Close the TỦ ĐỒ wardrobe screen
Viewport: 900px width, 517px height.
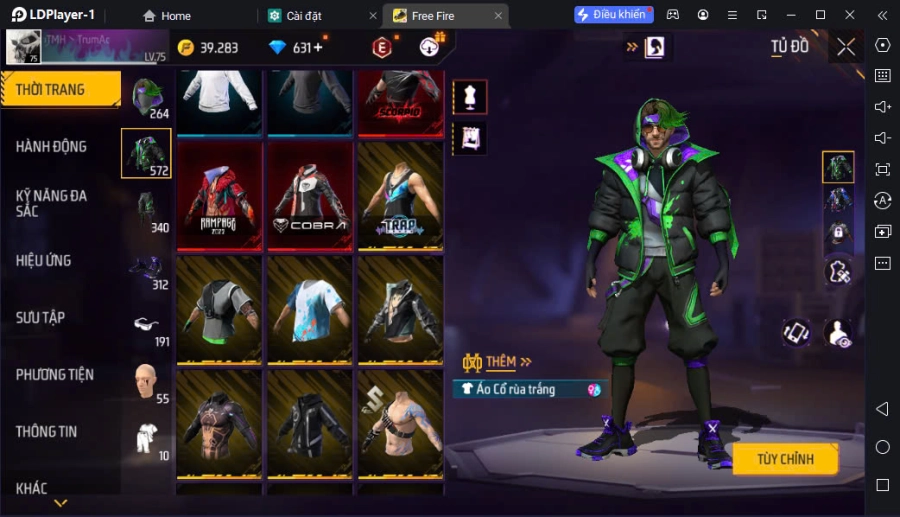click(x=846, y=47)
